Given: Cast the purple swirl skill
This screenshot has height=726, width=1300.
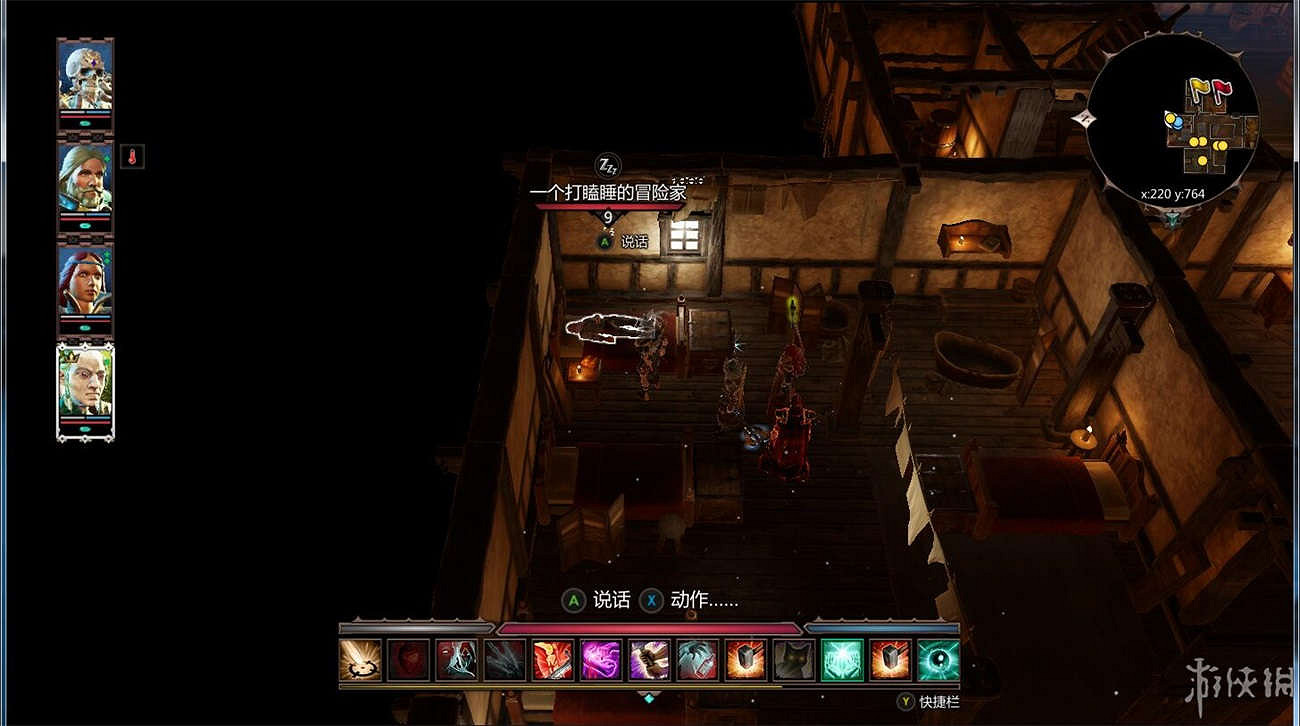Looking at the screenshot, I should 601,661.
